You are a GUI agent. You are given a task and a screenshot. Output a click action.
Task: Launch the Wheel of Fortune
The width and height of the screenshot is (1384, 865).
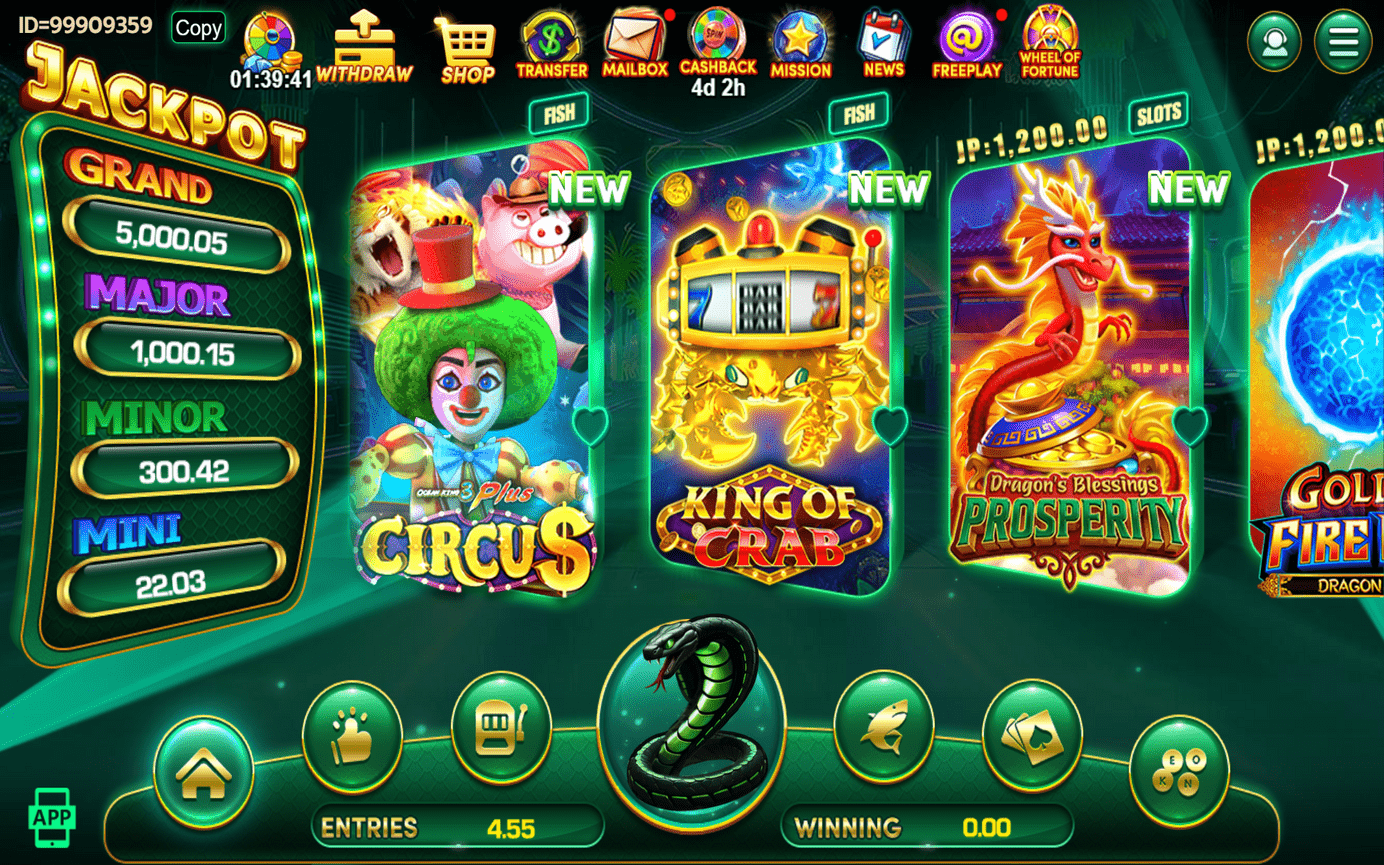click(1049, 43)
